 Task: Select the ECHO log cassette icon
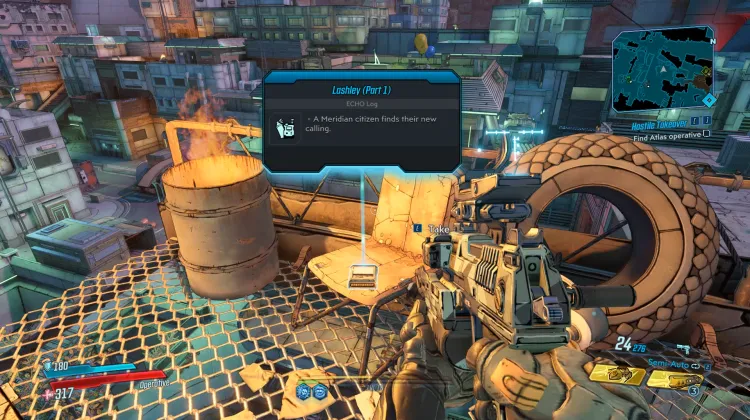click(x=285, y=127)
